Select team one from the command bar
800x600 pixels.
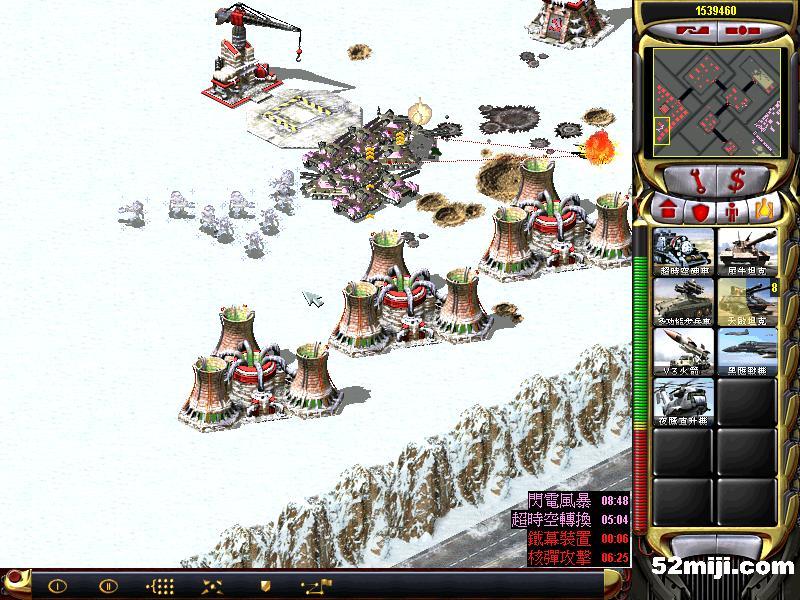click(57, 585)
